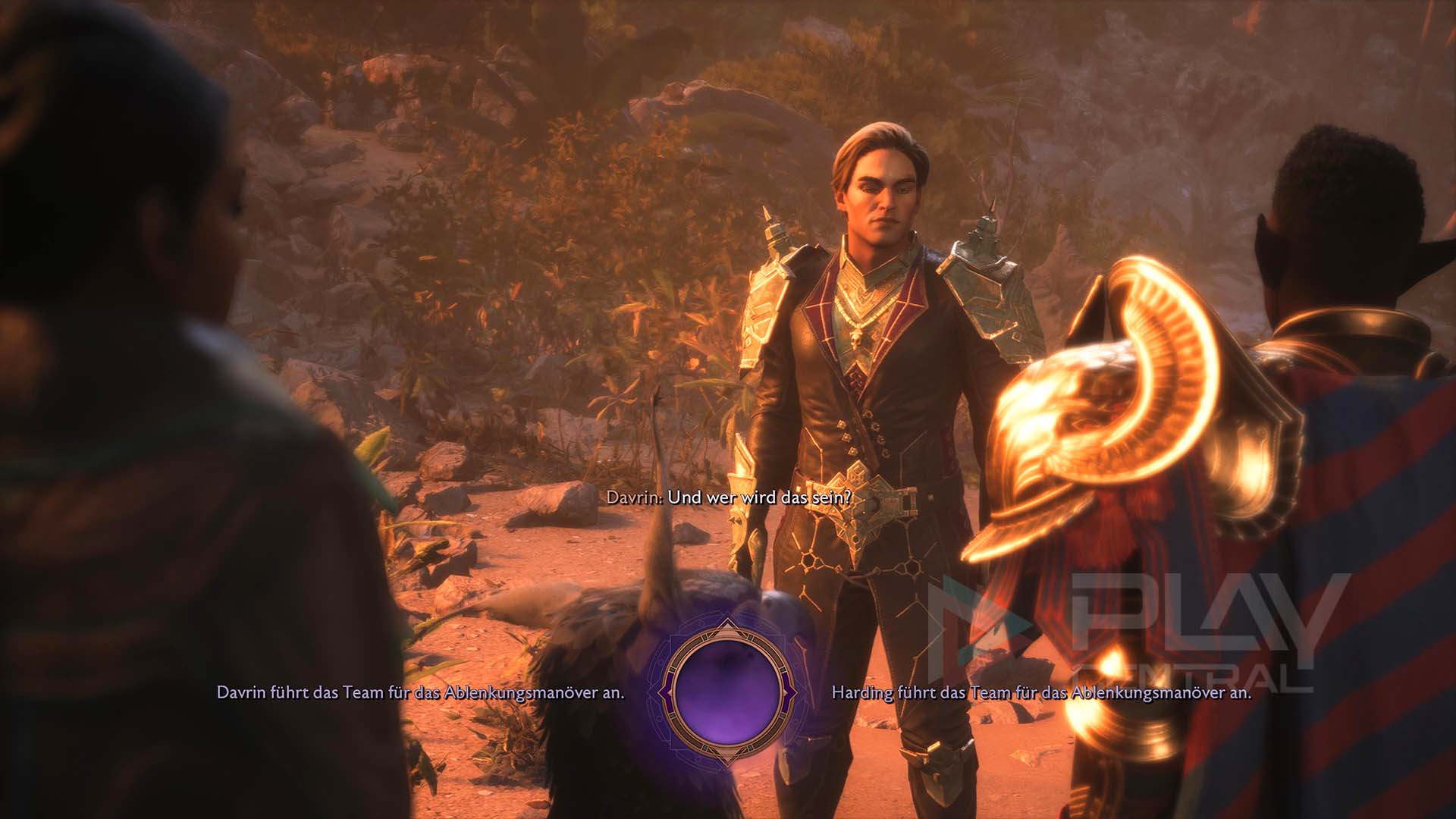This screenshot has width=1456, height=819.
Task: Choose Davrin to lead the distraction team
Action: pos(420,692)
